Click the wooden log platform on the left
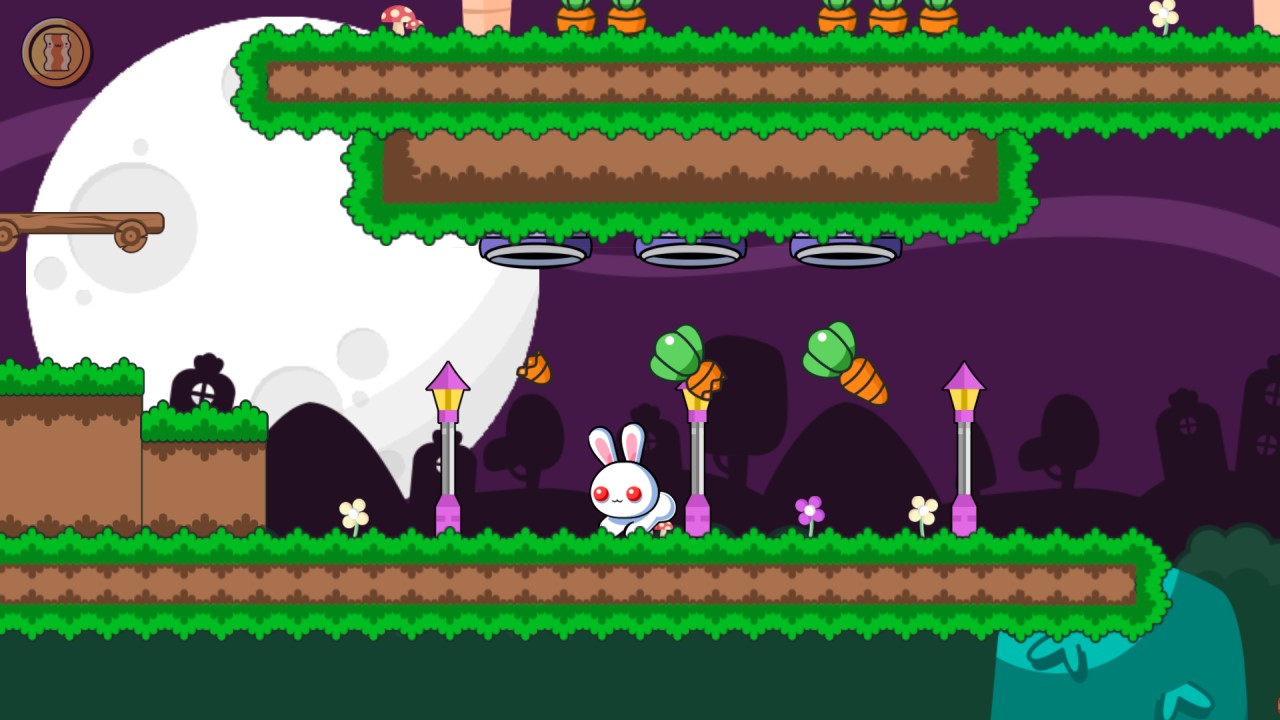Screen dimensions: 1280x720 [80, 222]
